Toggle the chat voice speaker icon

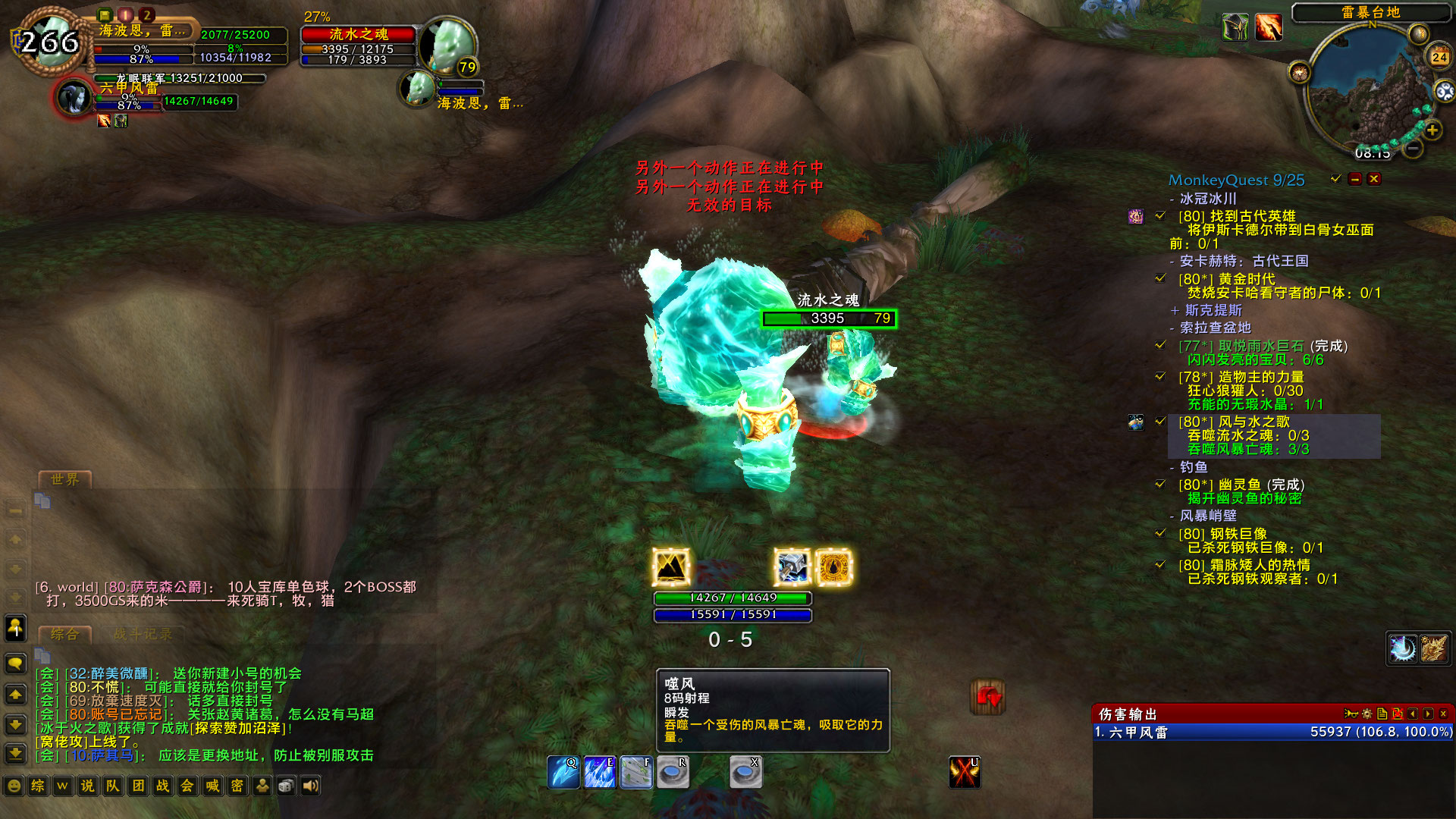[x=310, y=786]
